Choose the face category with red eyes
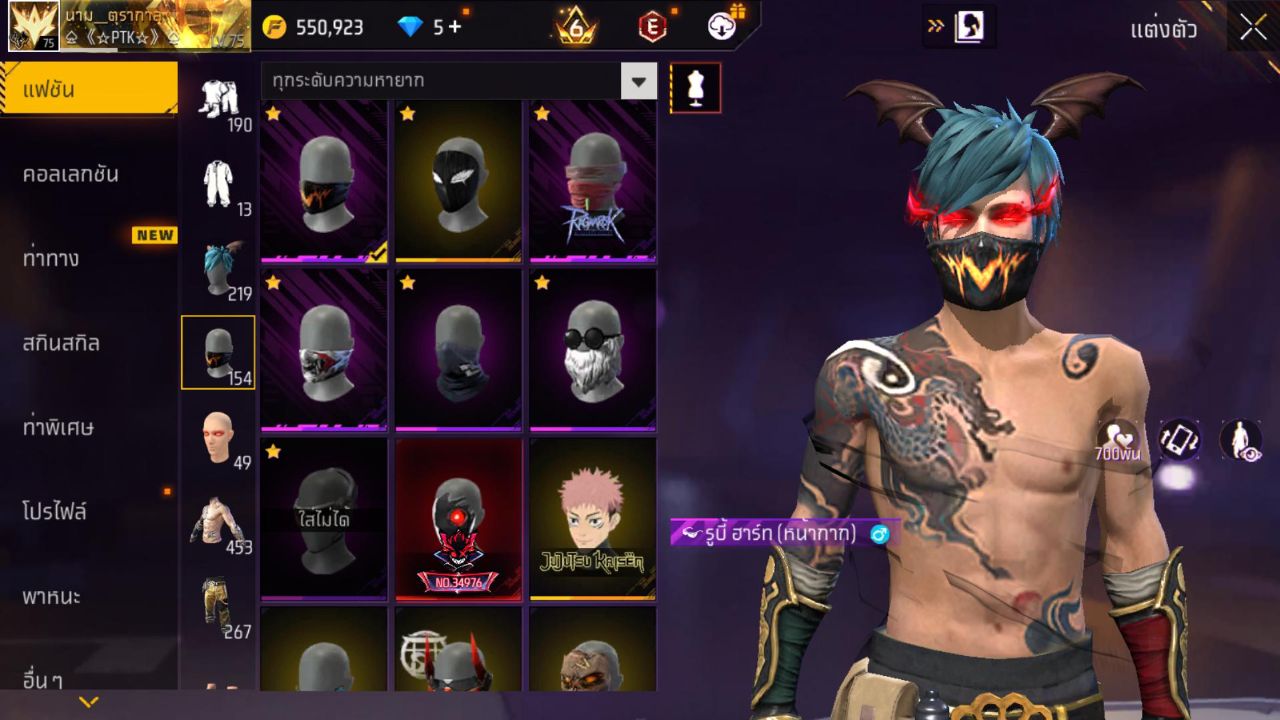1280x720 pixels. pos(218,437)
